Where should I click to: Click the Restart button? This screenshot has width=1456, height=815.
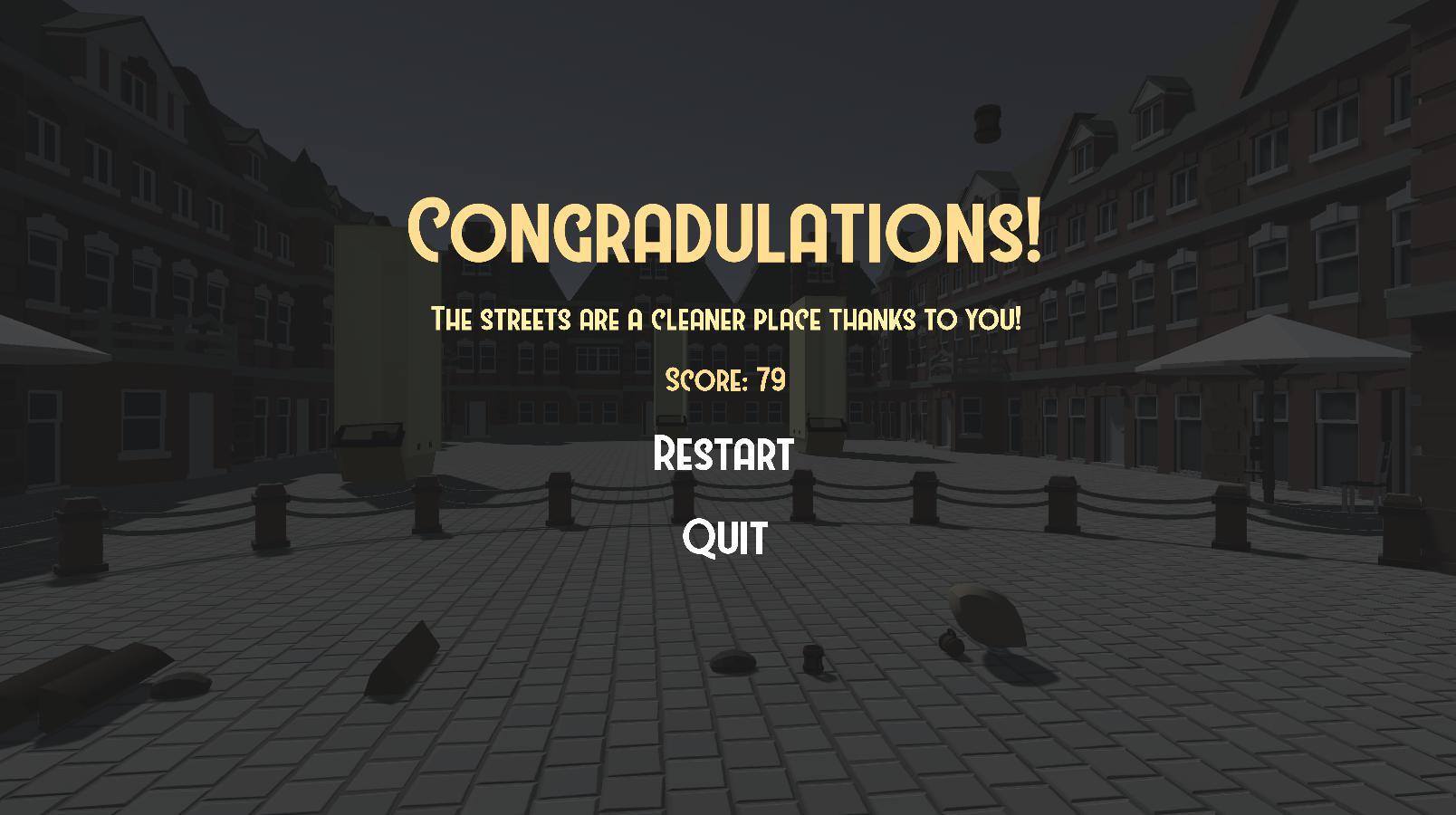click(x=724, y=455)
